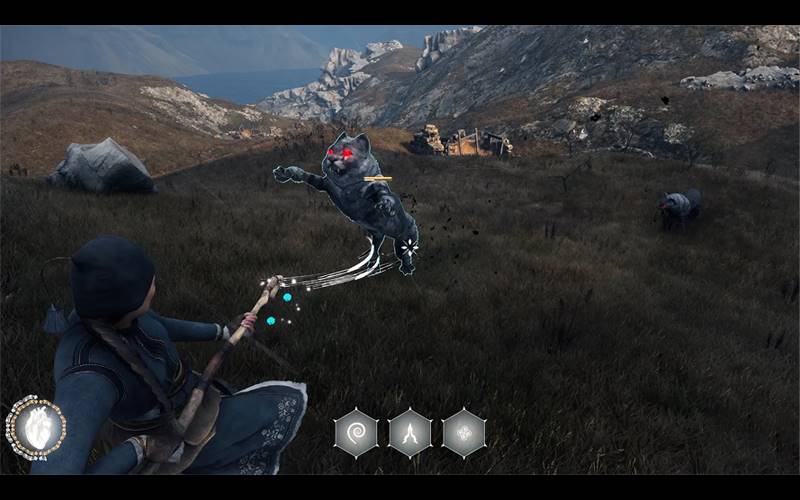Trigger the clustered knot ability hexagon
The height and width of the screenshot is (500, 800).
(x=464, y=433)
